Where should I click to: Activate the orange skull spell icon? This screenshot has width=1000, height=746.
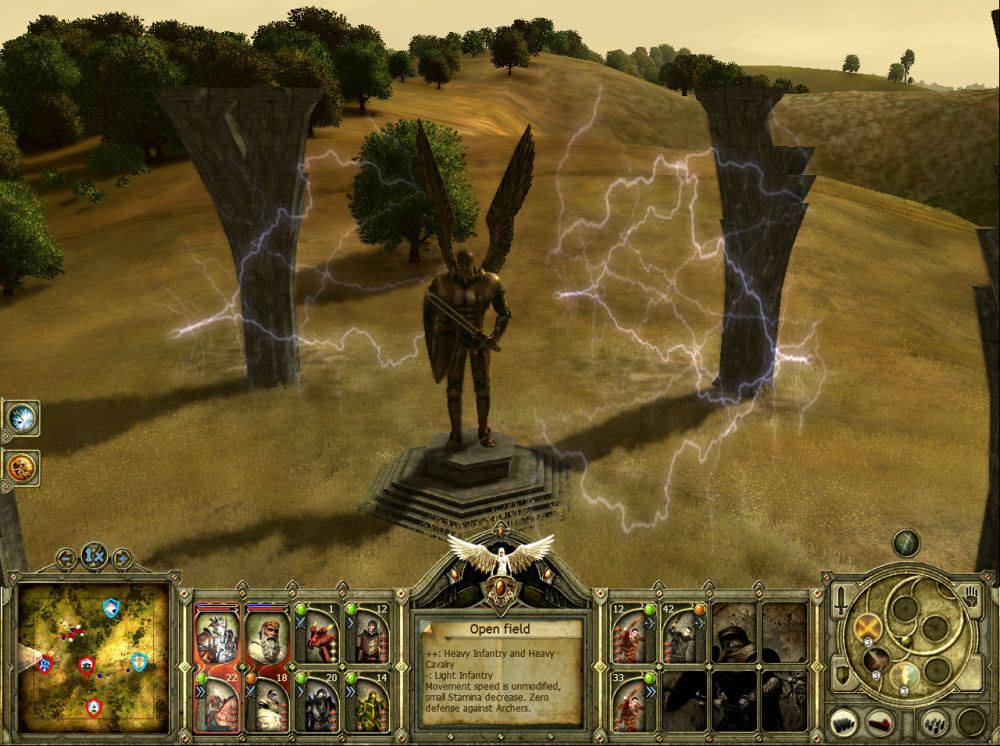(20, 465)
